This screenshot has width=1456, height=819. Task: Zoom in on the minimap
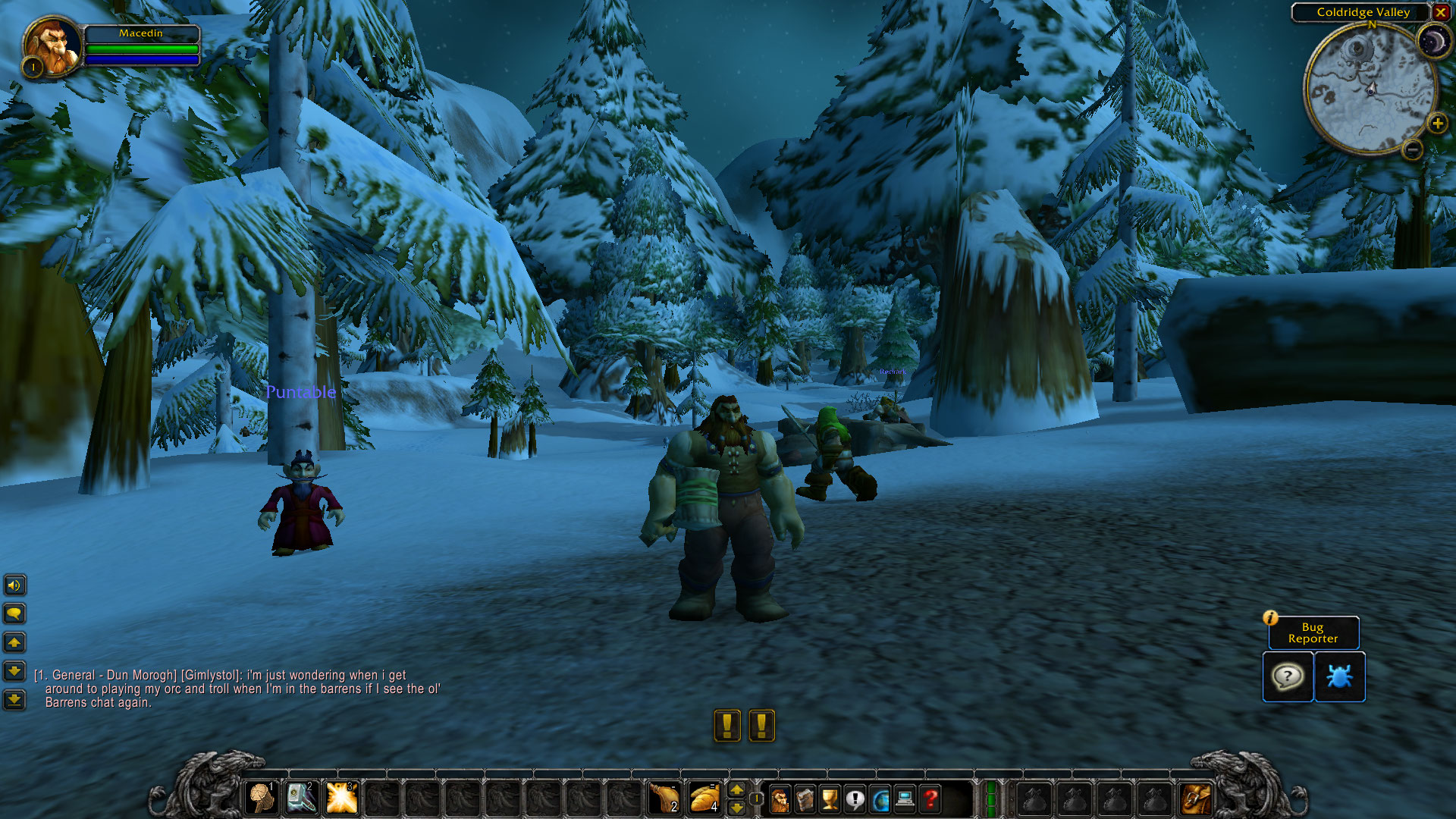1437,124
